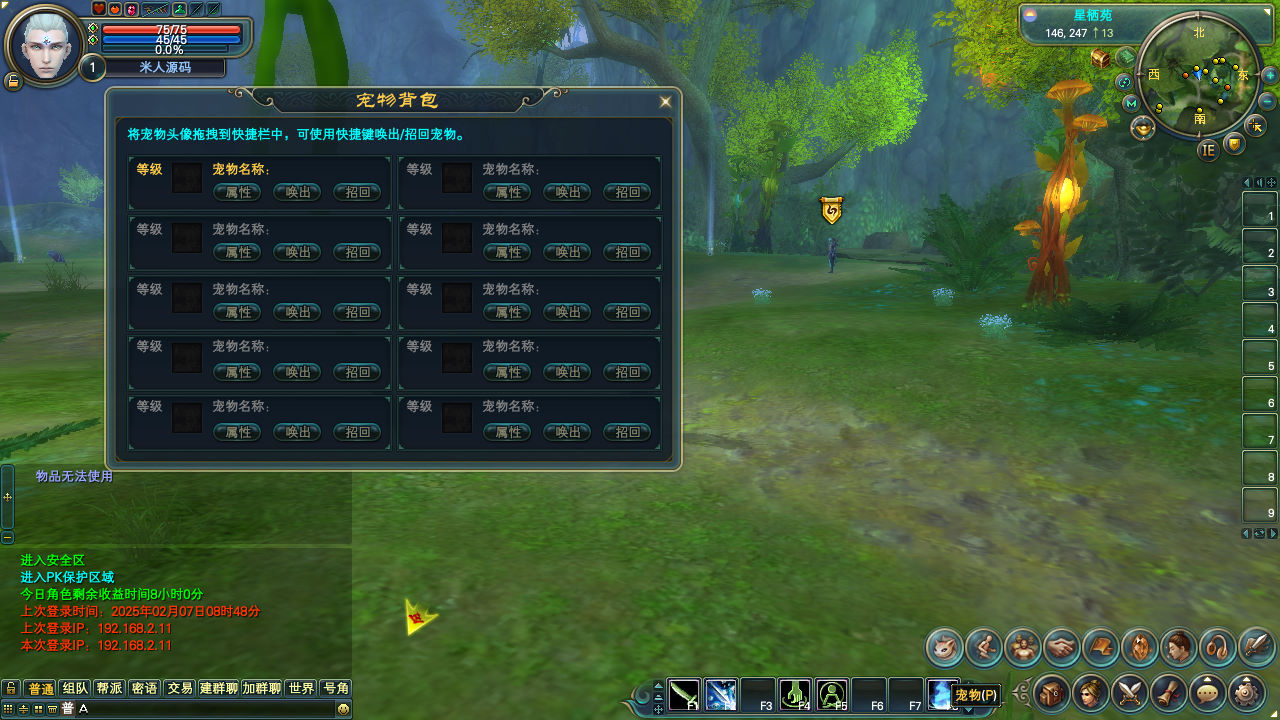Open the gear settings icon
The height and width of the screenshot is (720, 1280).
click(1246, 692)
